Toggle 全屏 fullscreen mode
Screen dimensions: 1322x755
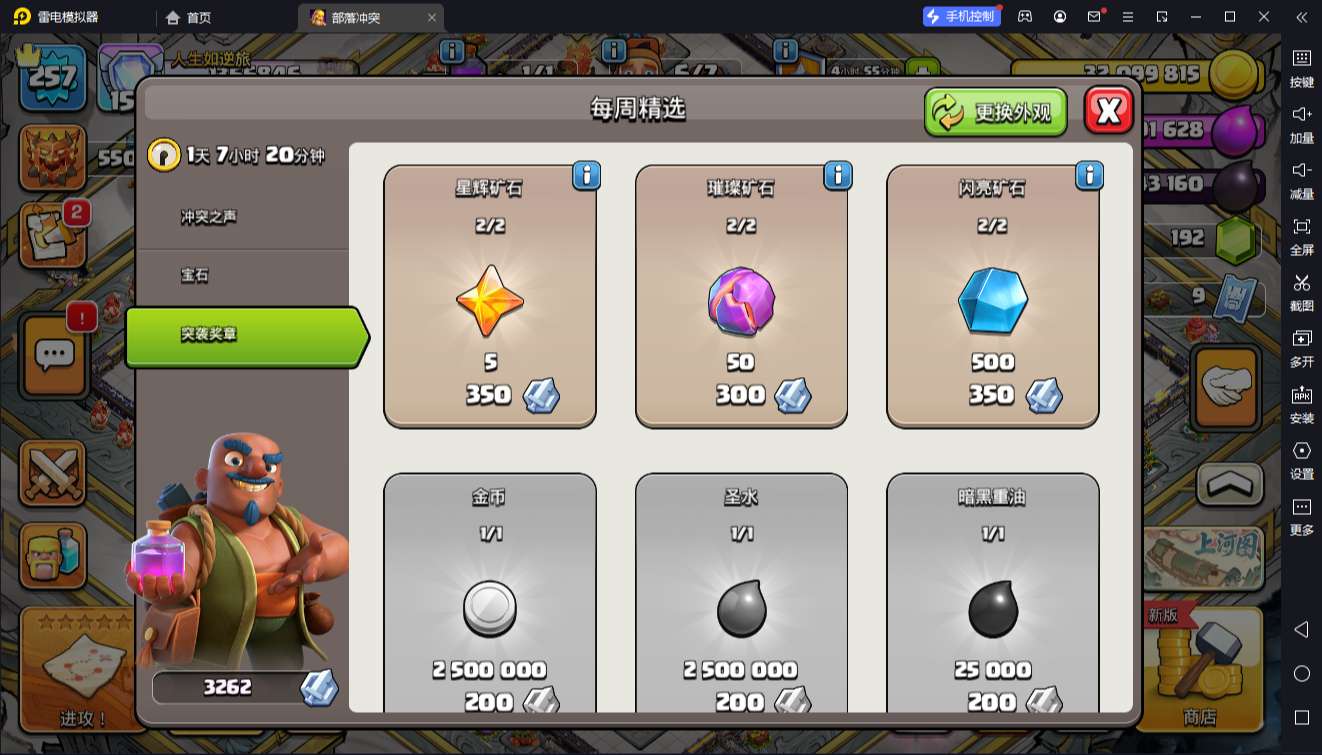tap(1301, 235)
